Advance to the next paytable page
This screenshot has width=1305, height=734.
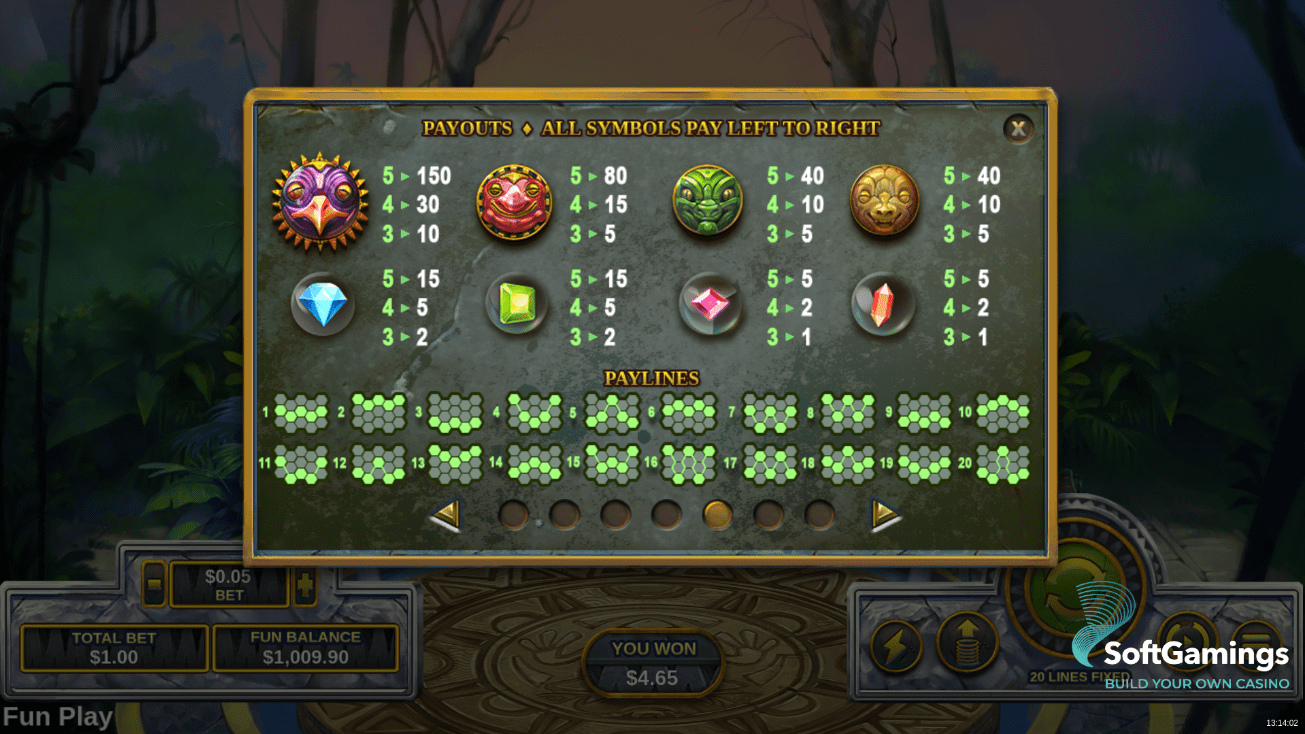885,515
